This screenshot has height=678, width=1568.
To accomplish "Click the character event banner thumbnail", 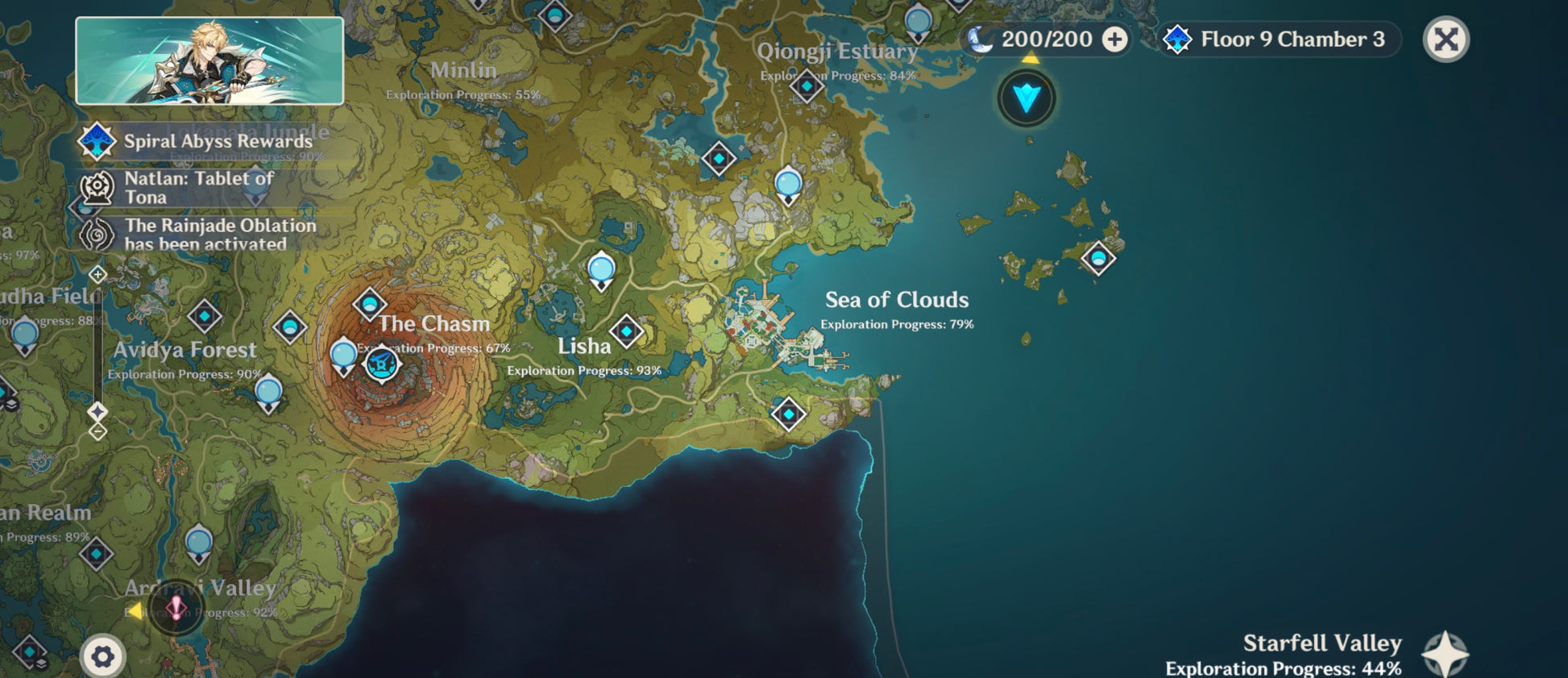I will [x=209, y=61].
